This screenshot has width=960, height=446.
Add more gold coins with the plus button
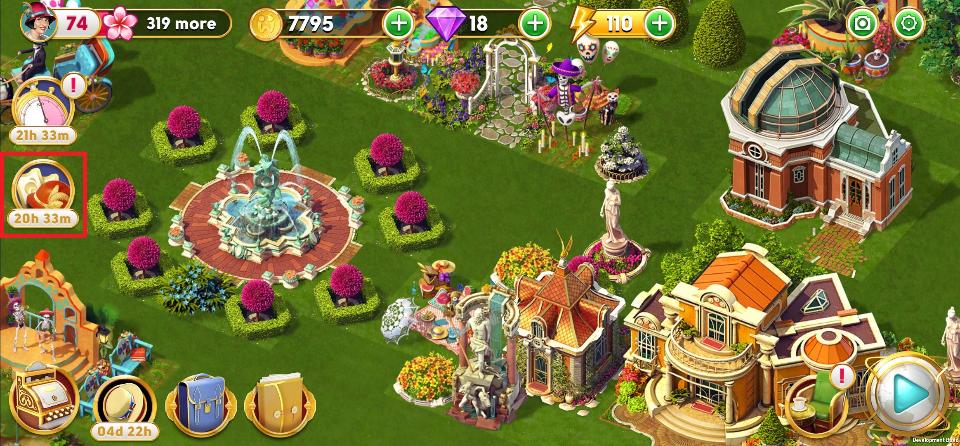point(397,23)
